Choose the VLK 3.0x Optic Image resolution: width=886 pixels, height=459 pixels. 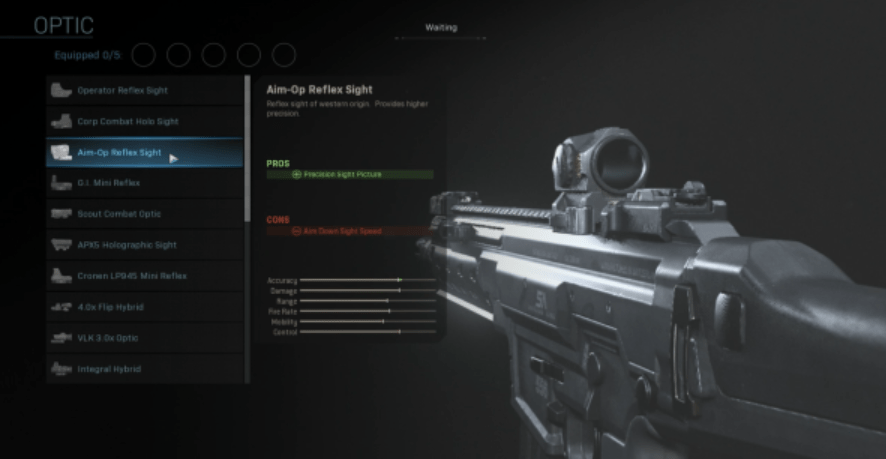tap(144, 338)
